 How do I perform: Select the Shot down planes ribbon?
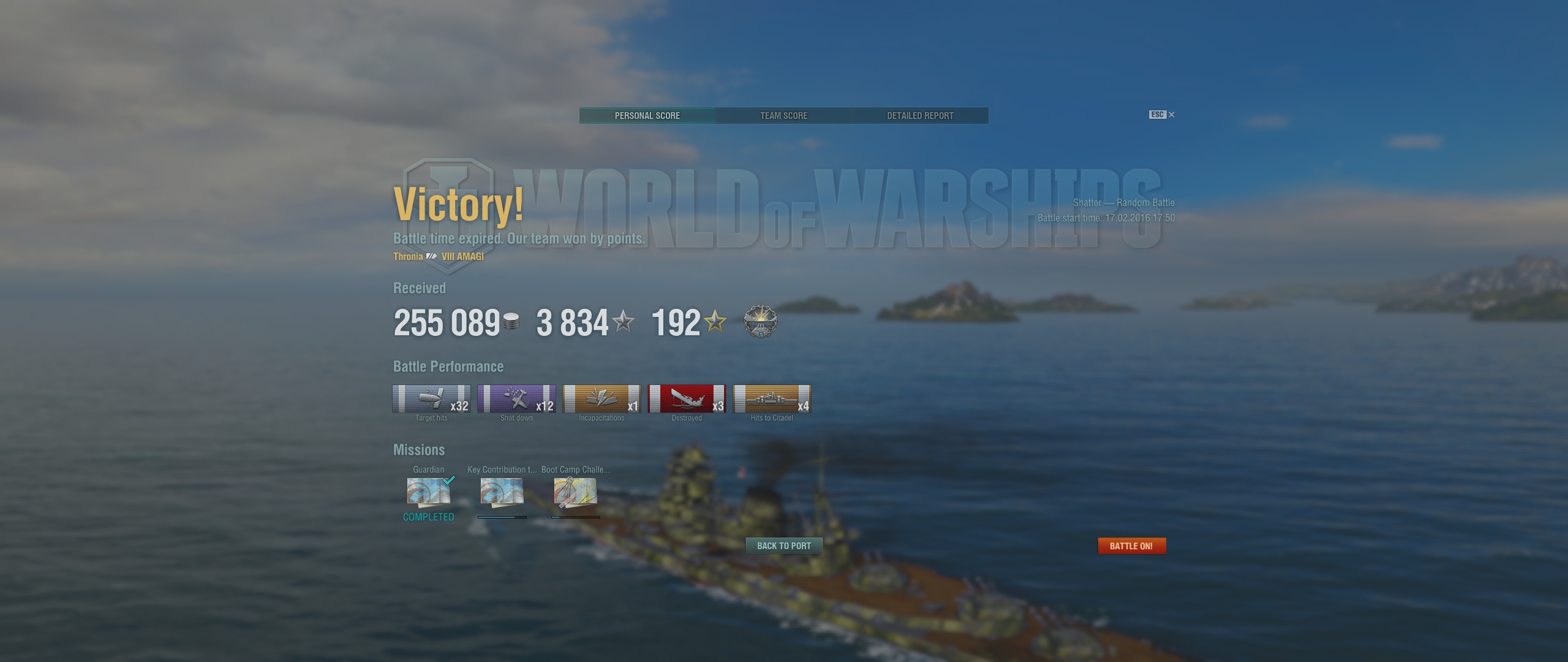[516, 399]
